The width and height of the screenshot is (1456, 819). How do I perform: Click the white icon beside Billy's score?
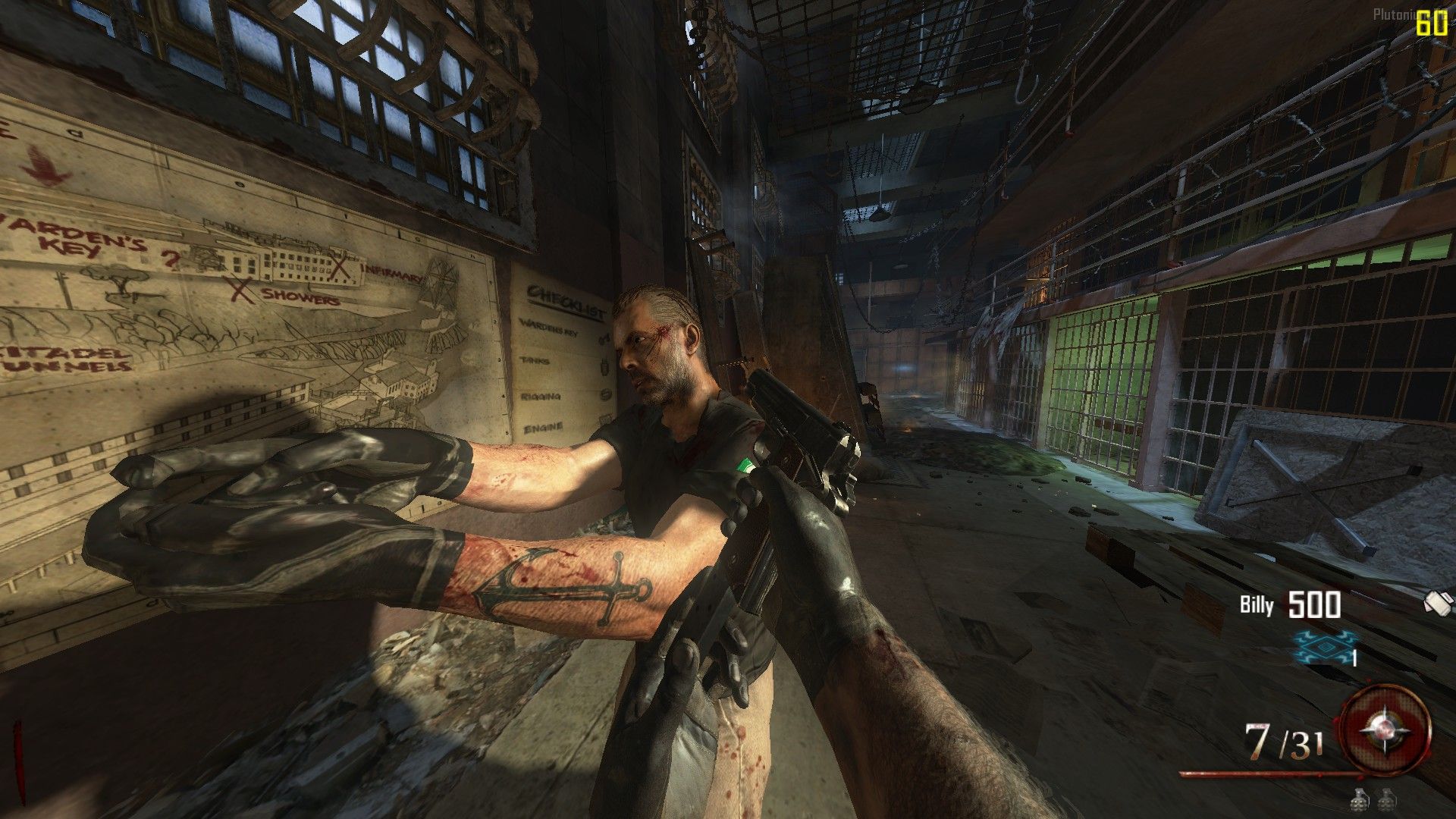[1438, 603]
